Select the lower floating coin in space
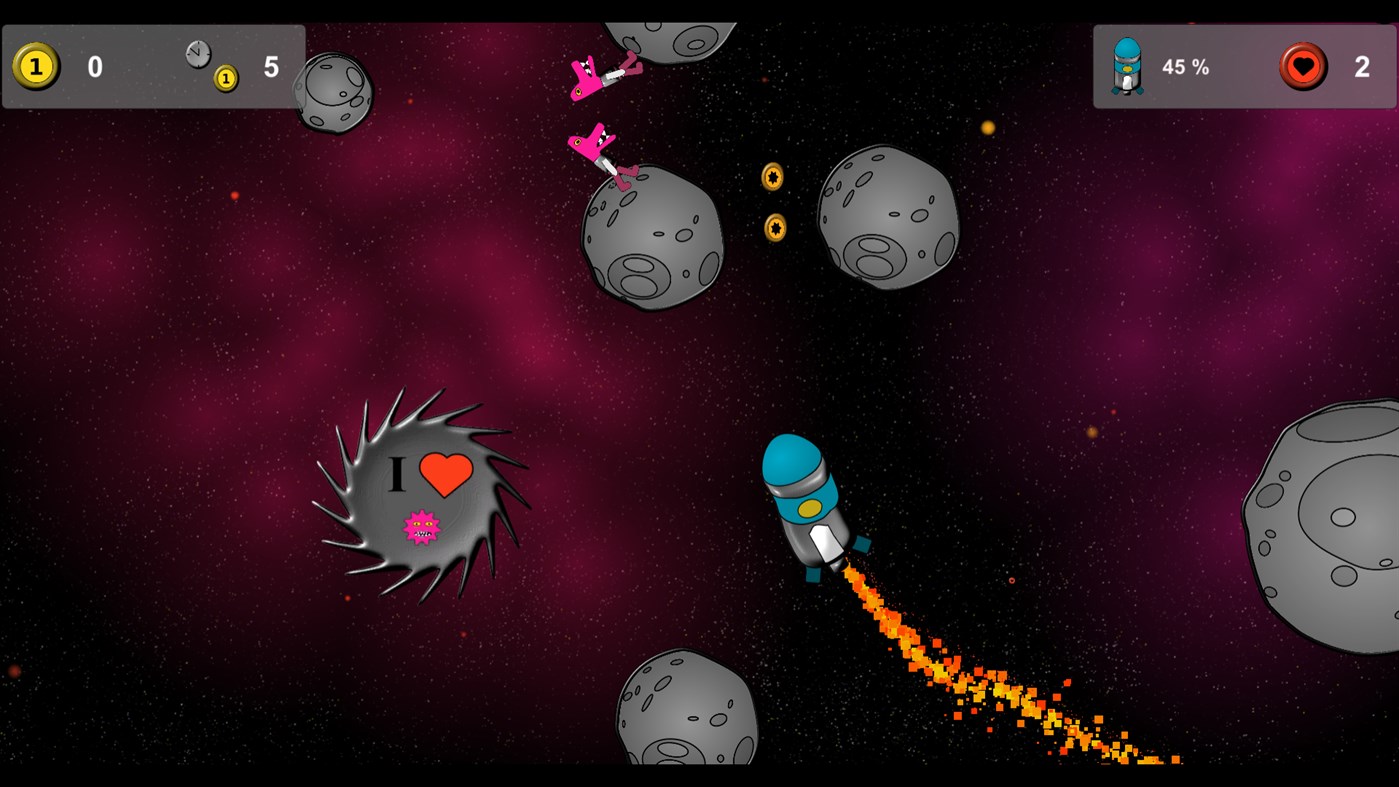Viewport: 1399px width, 787px height. [x=774, y=229]
